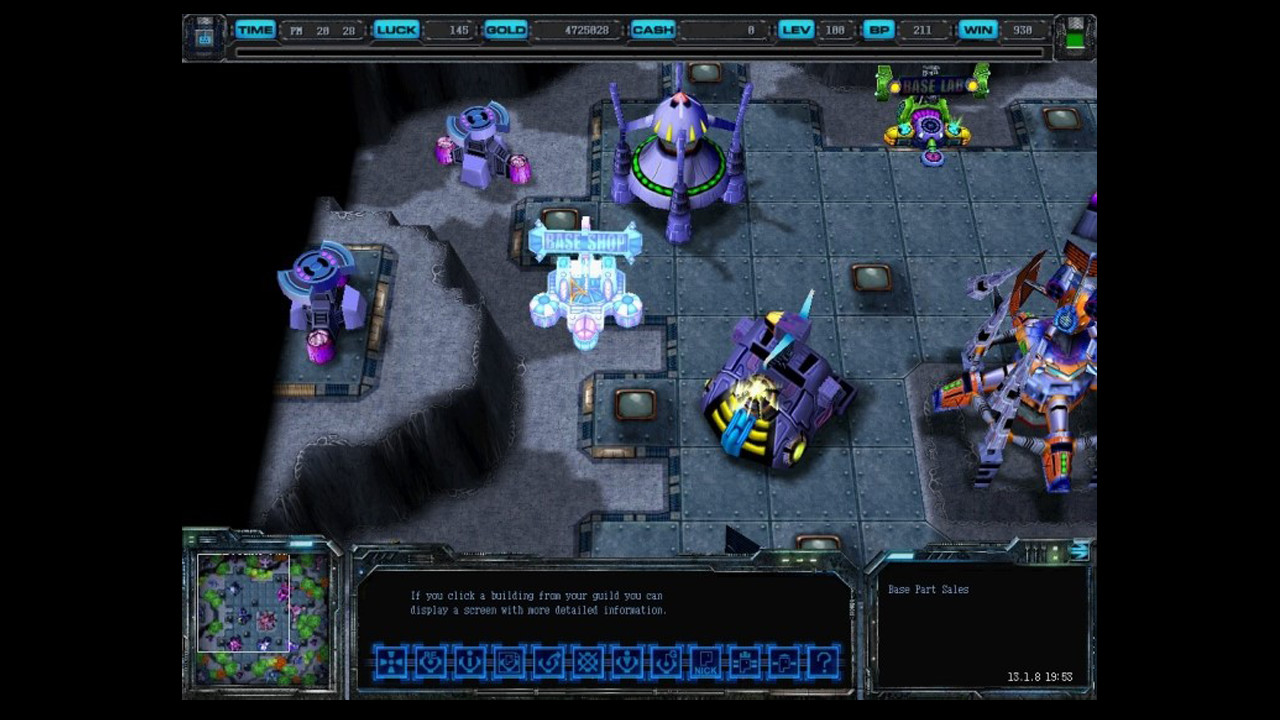Open the NICK speech bubble icon
This screenshot has width=1280, height=720.
705,662
